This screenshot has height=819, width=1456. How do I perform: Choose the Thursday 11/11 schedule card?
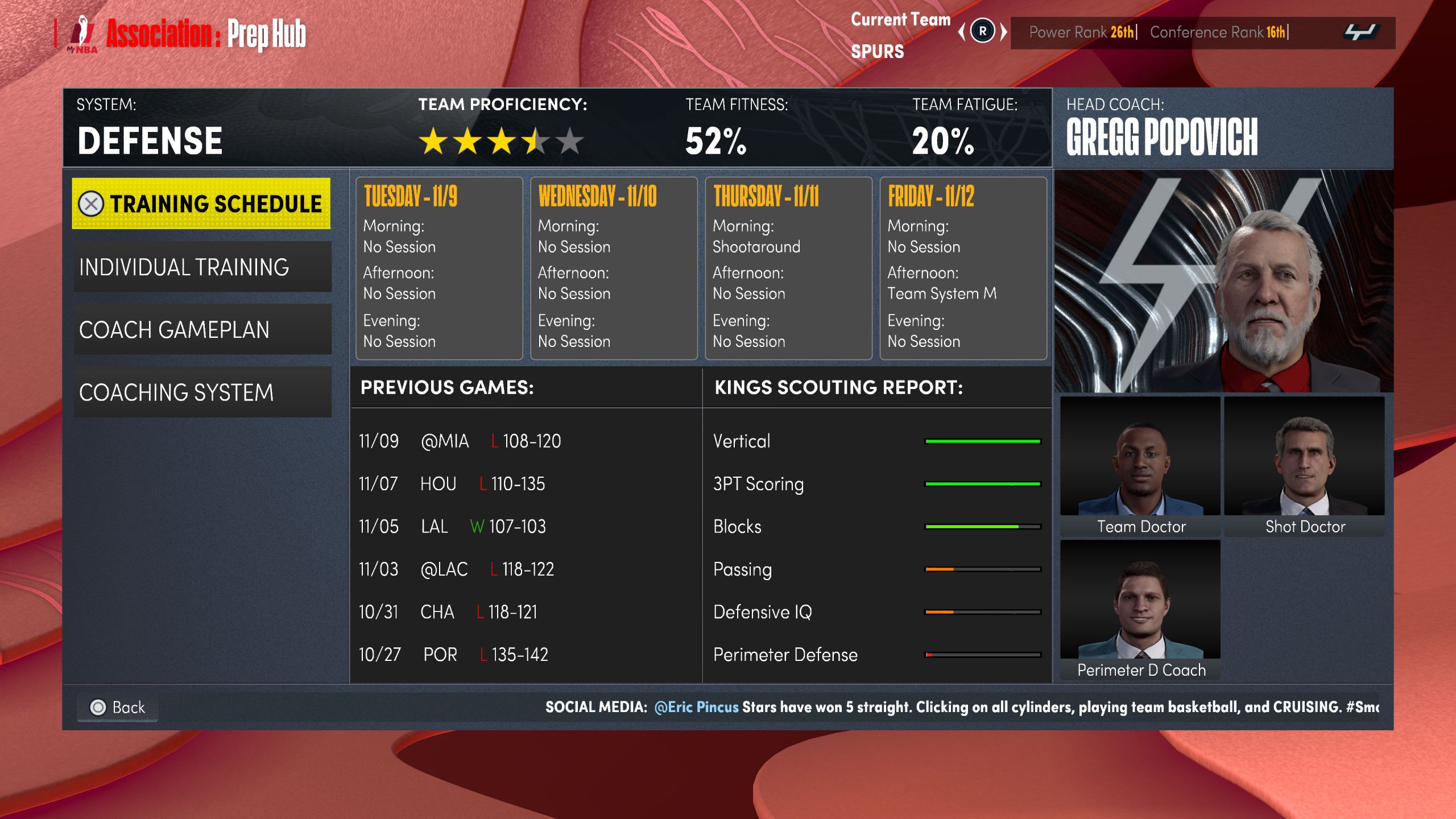(788, 268)
